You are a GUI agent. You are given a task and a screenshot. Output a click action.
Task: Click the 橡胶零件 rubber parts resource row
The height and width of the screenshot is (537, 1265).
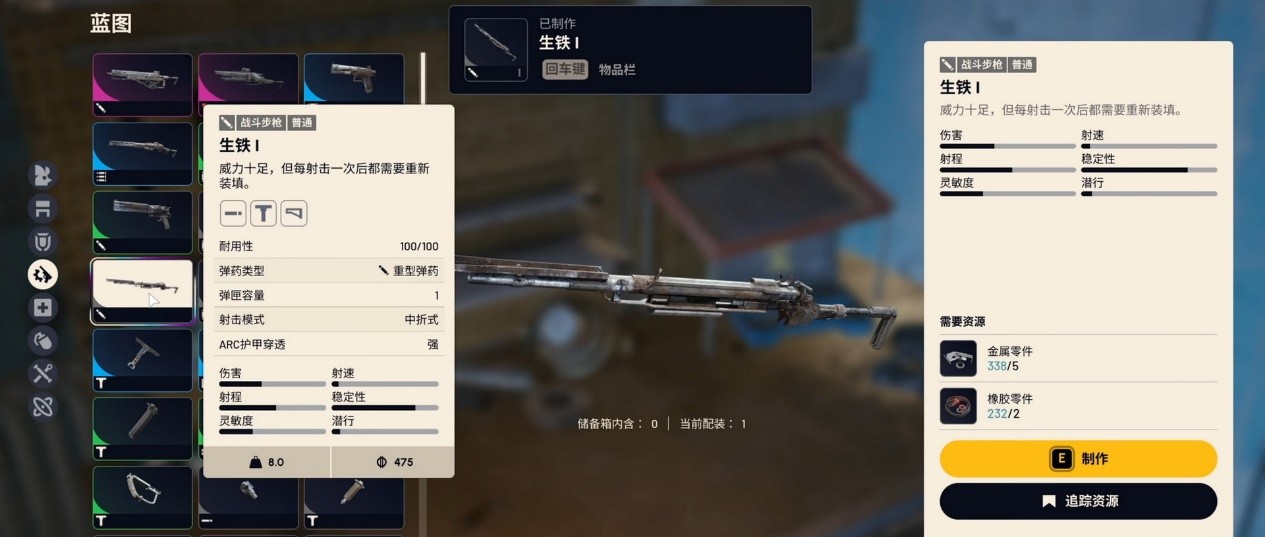pyautogui.click(x=1078, y=406)
